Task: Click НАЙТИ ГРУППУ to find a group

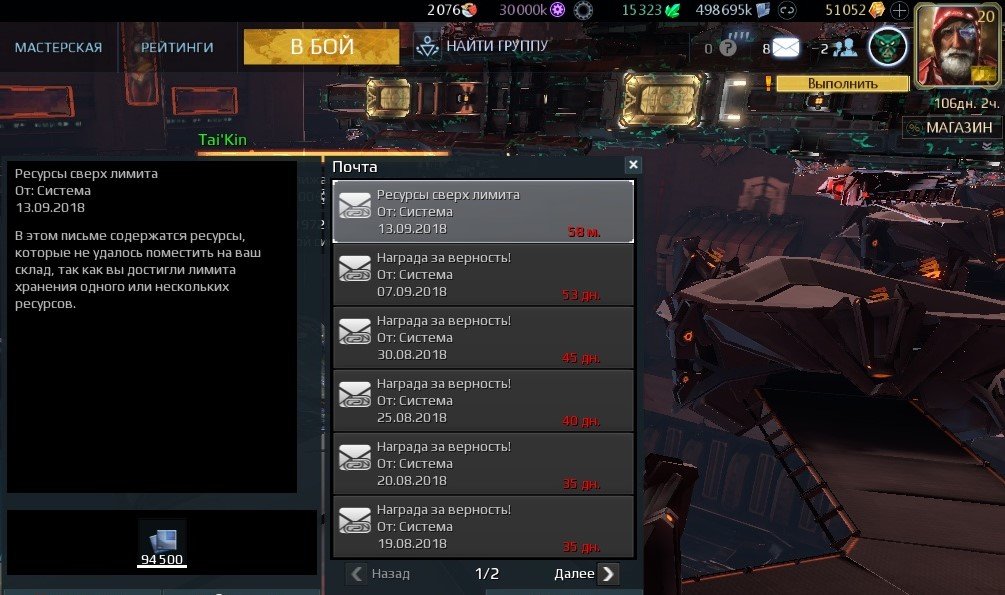Action: coord(483,45)
